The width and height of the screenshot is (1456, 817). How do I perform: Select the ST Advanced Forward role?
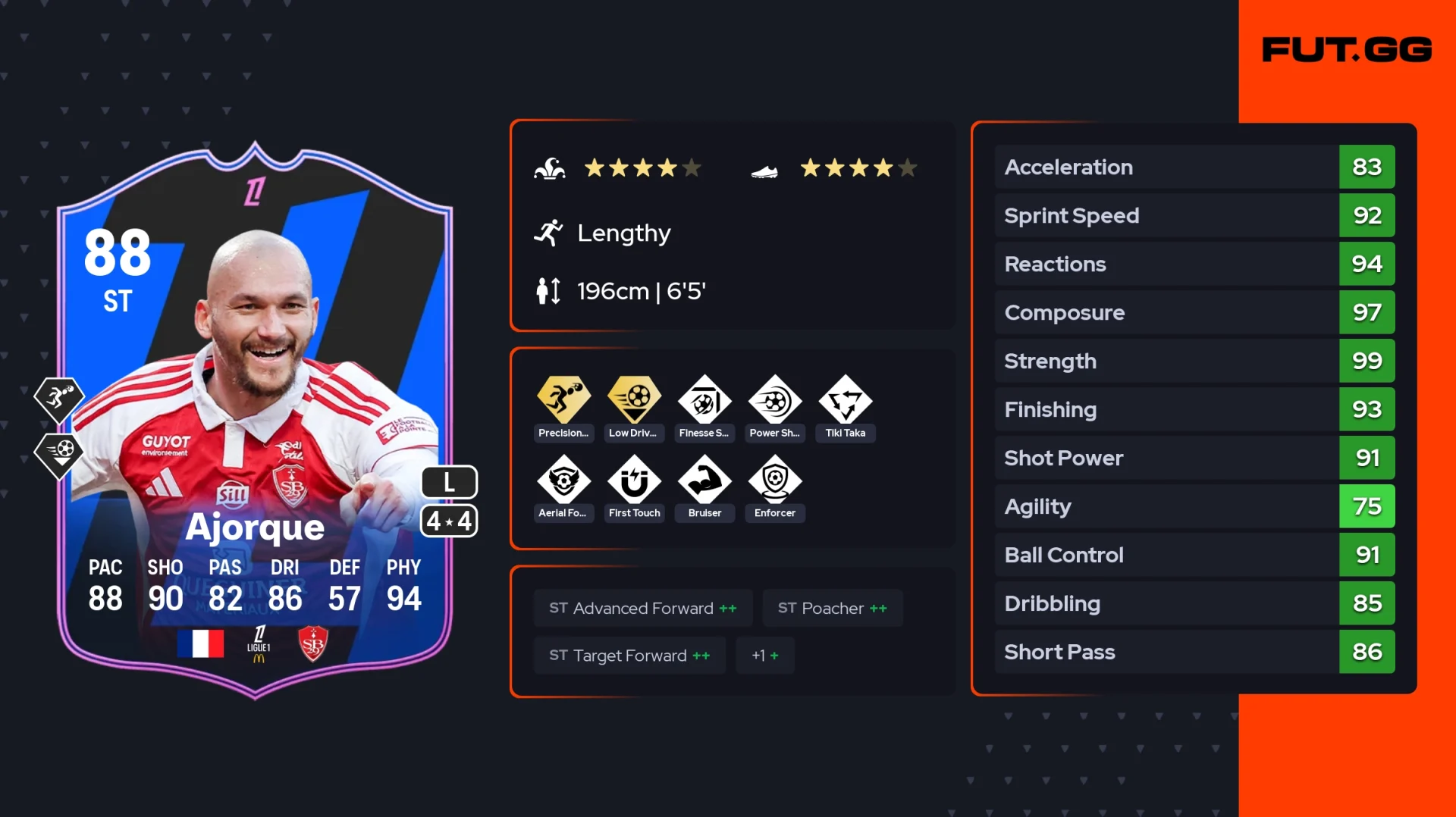[x=642, y=608]
